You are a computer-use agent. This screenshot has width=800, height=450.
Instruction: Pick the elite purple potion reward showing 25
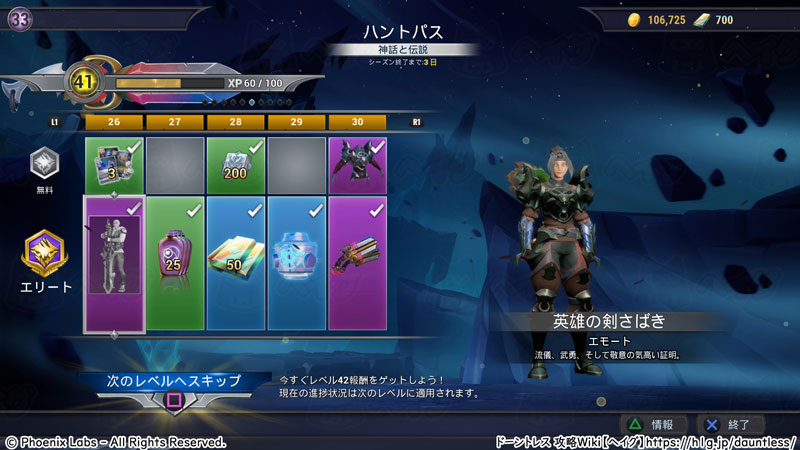click(175, 264)
